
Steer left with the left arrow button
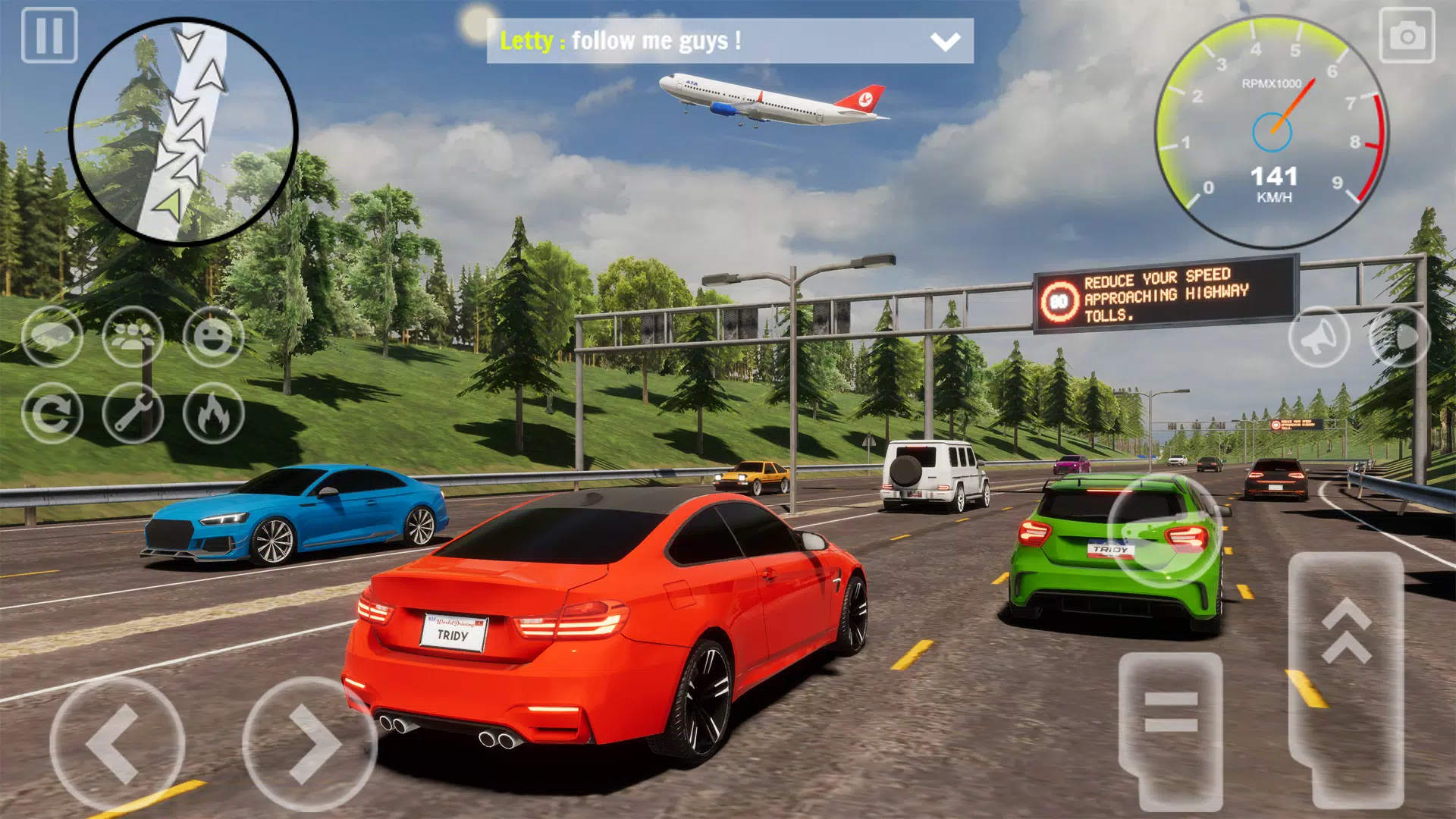click(117, 744)
